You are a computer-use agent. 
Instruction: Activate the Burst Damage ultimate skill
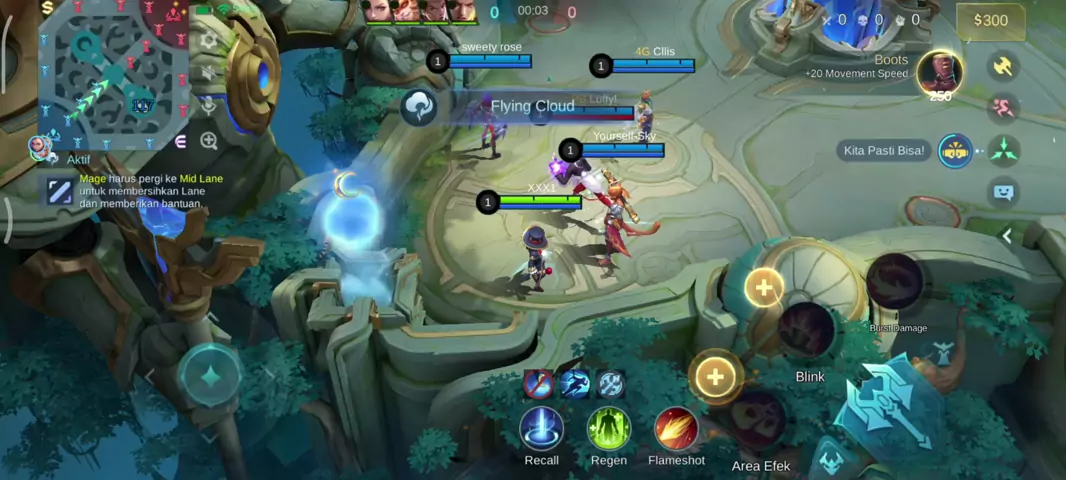pos(895,283)
